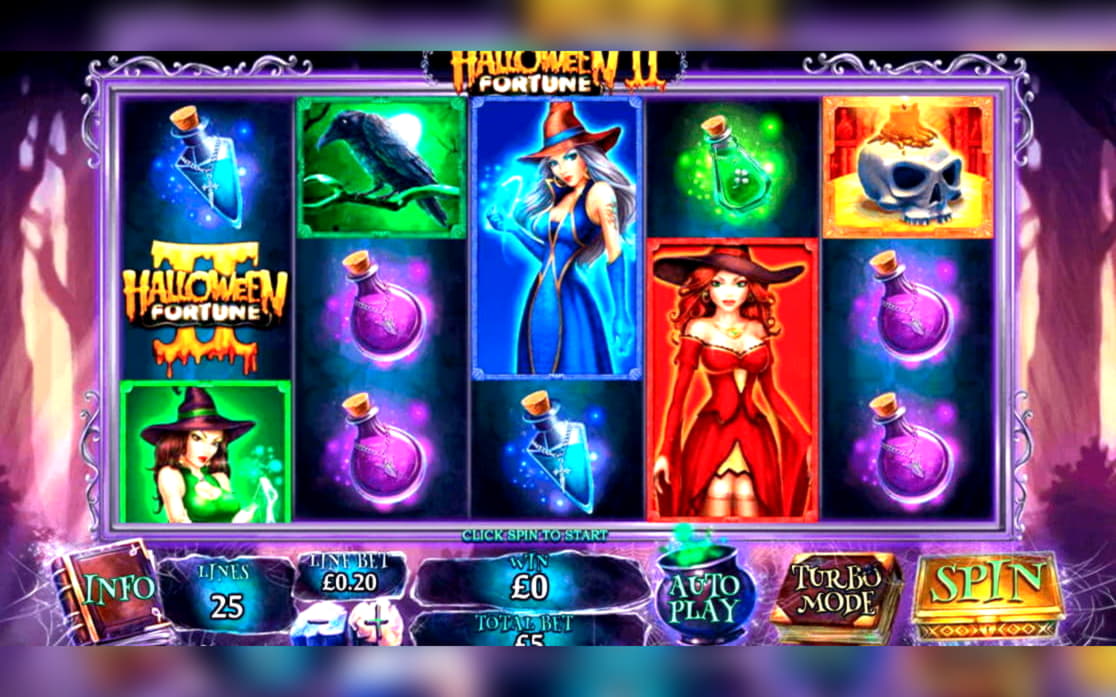
Task: Click the Spin button
Action: click(985, 589)
